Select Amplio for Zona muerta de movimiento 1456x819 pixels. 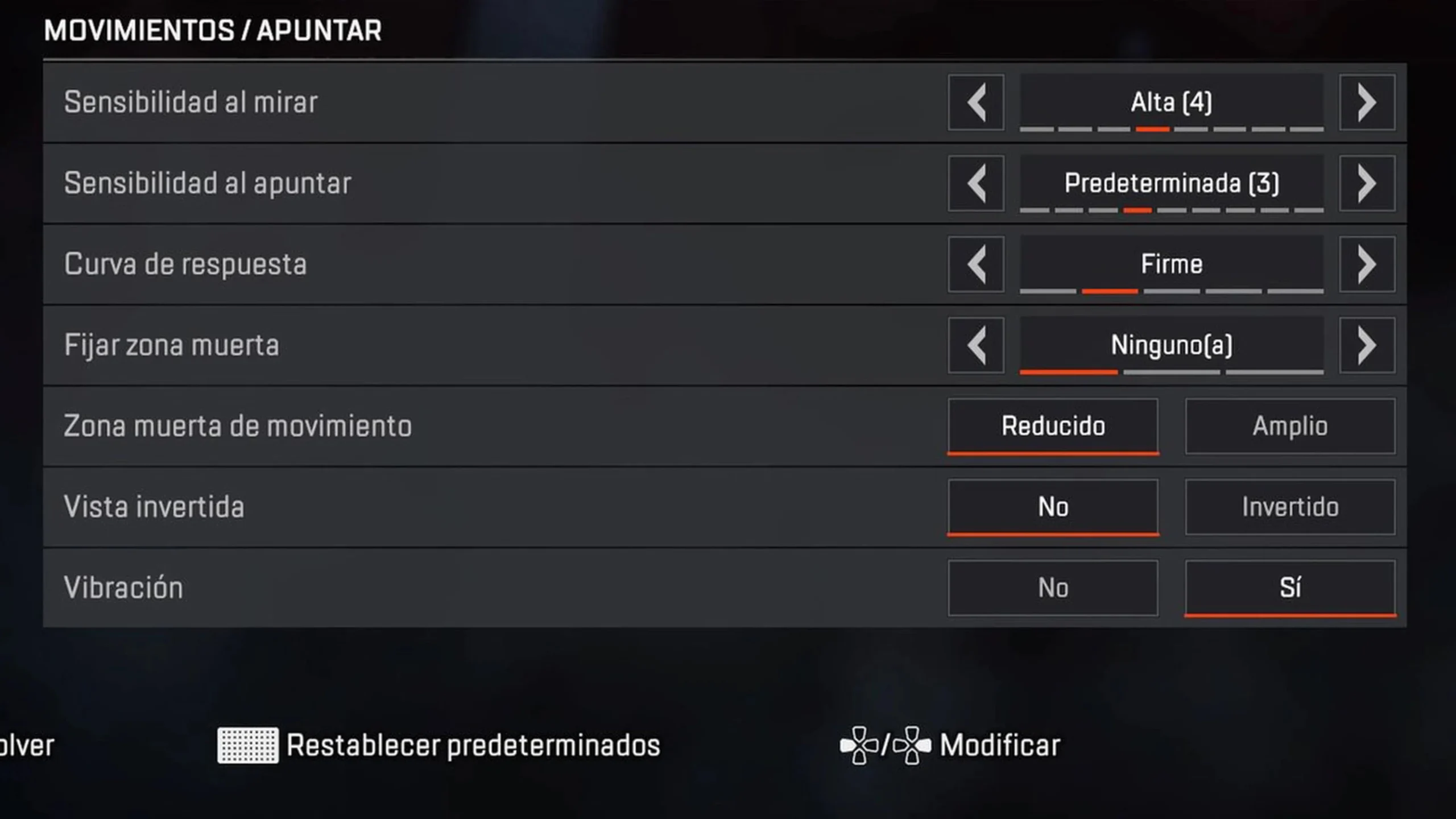tap(1290, 426)
